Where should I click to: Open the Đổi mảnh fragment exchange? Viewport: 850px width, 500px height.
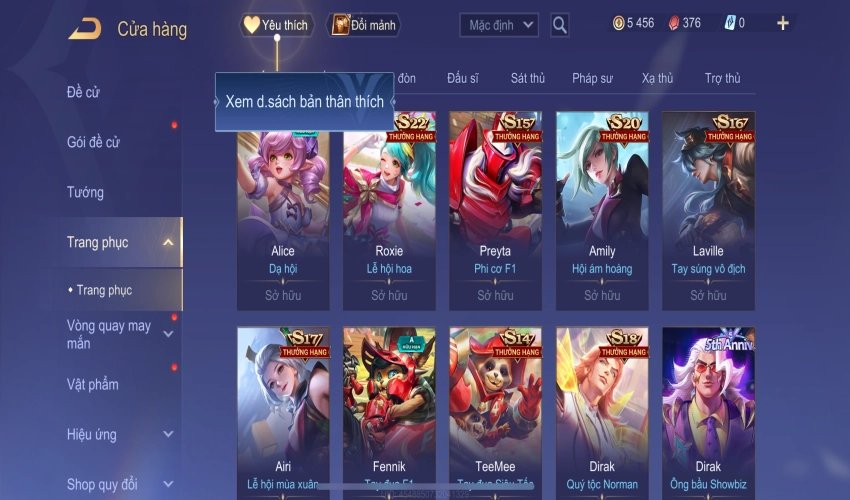[x=364, y=25]
